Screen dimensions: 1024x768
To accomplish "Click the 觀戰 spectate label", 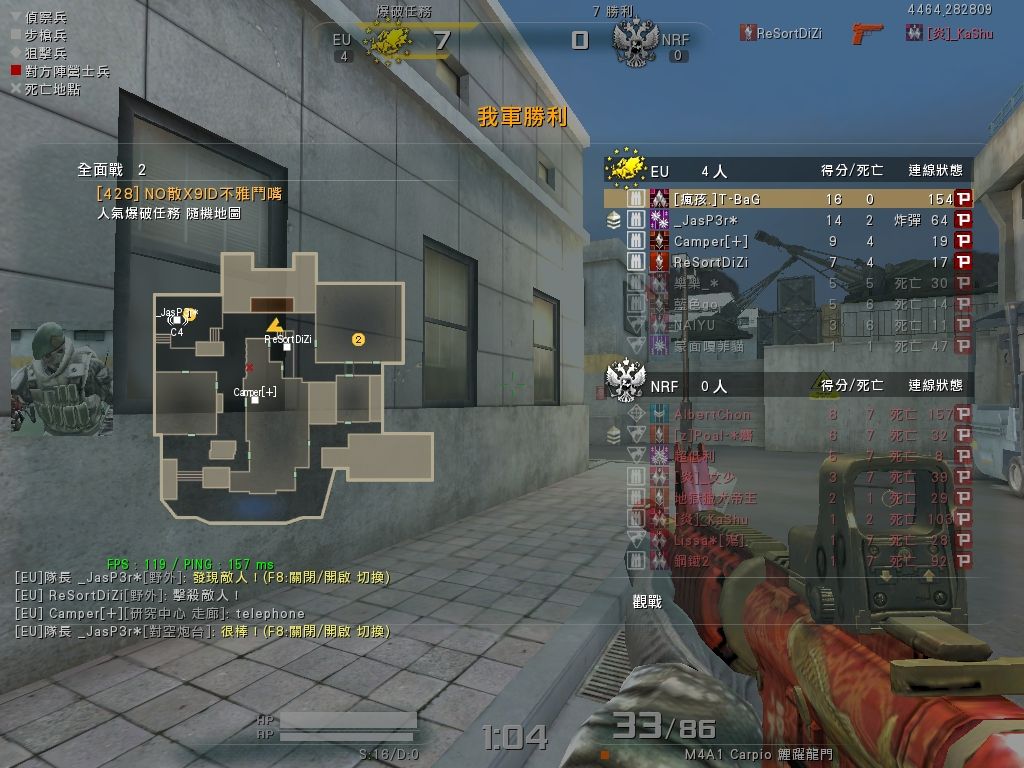I will pyautogui.click(x=647, y=601).
